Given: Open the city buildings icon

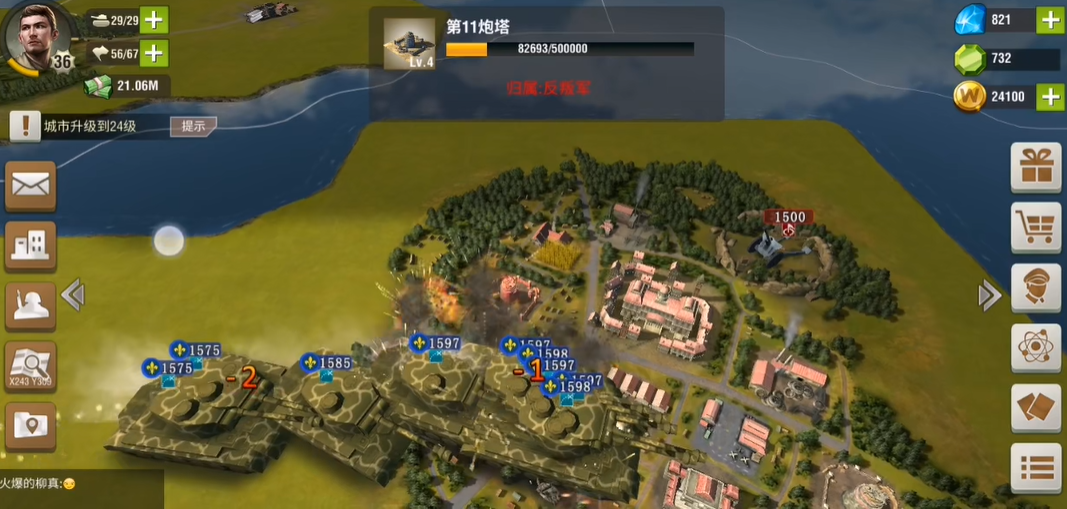Looking at the screenshot, I should click(x=30, y=245).
